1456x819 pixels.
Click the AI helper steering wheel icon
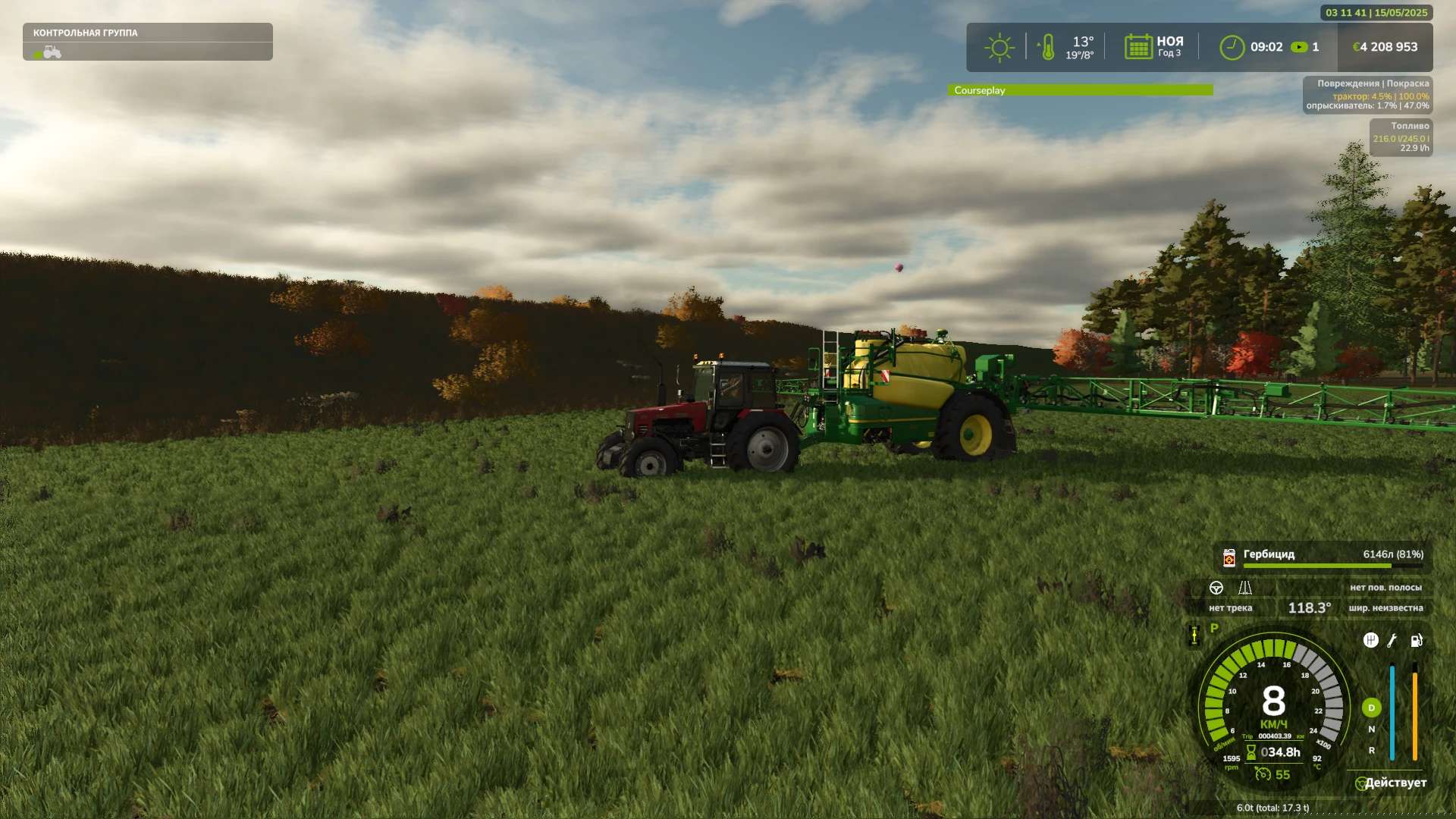pos(1361,783)
